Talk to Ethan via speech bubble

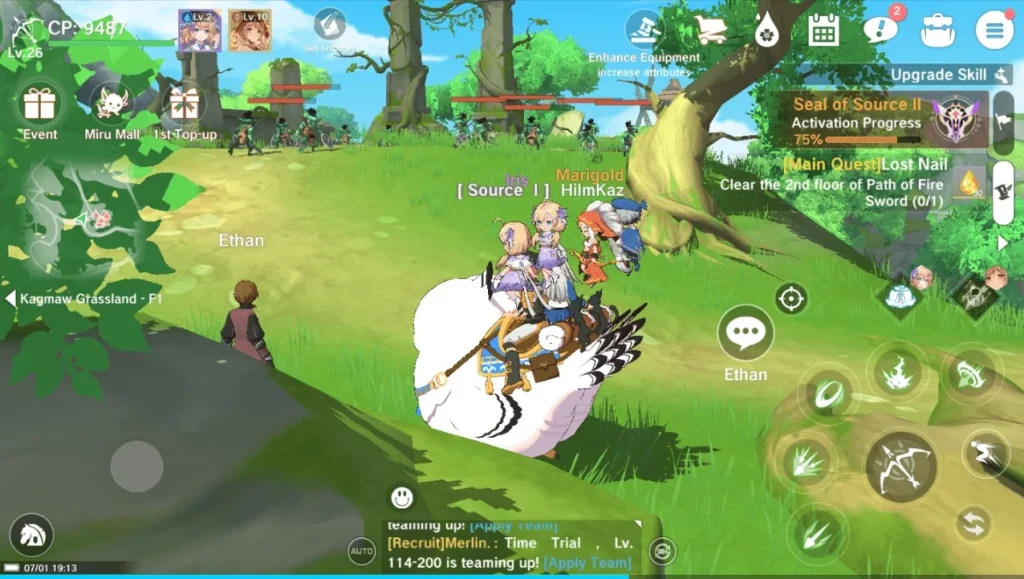[x=745, y=334]
